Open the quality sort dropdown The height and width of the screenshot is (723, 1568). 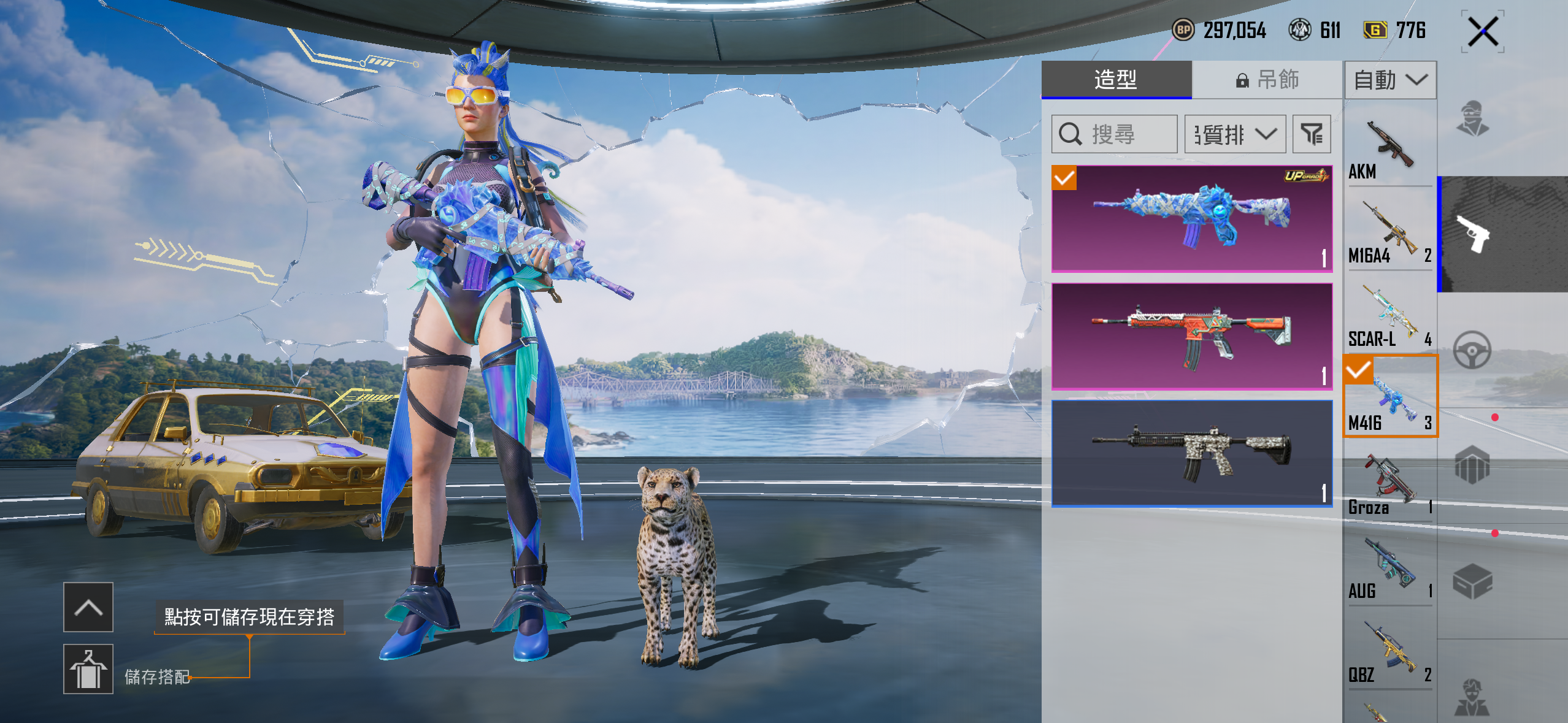pos(1235,134)
